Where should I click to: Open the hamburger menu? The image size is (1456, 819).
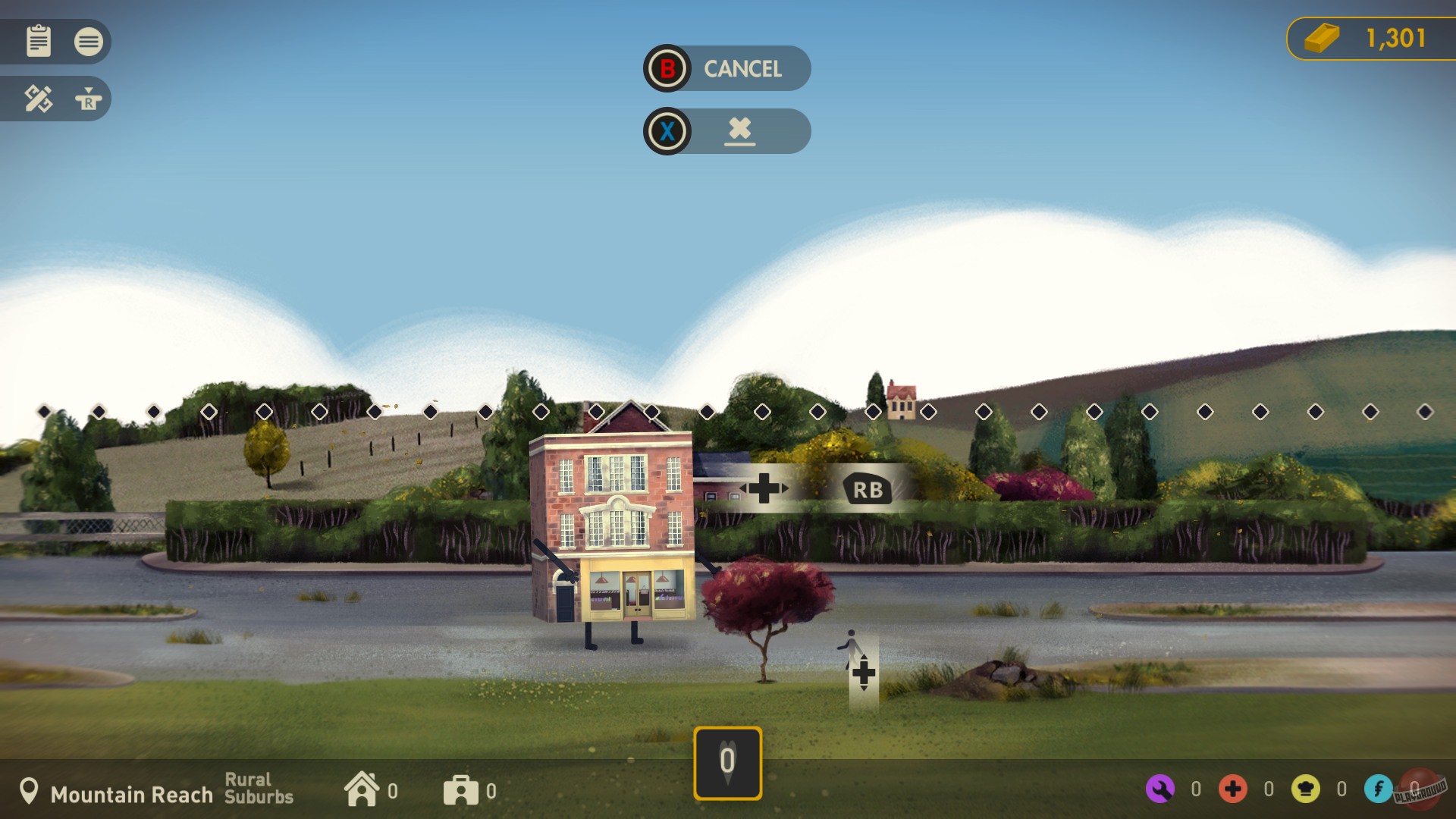coord(89,42)
